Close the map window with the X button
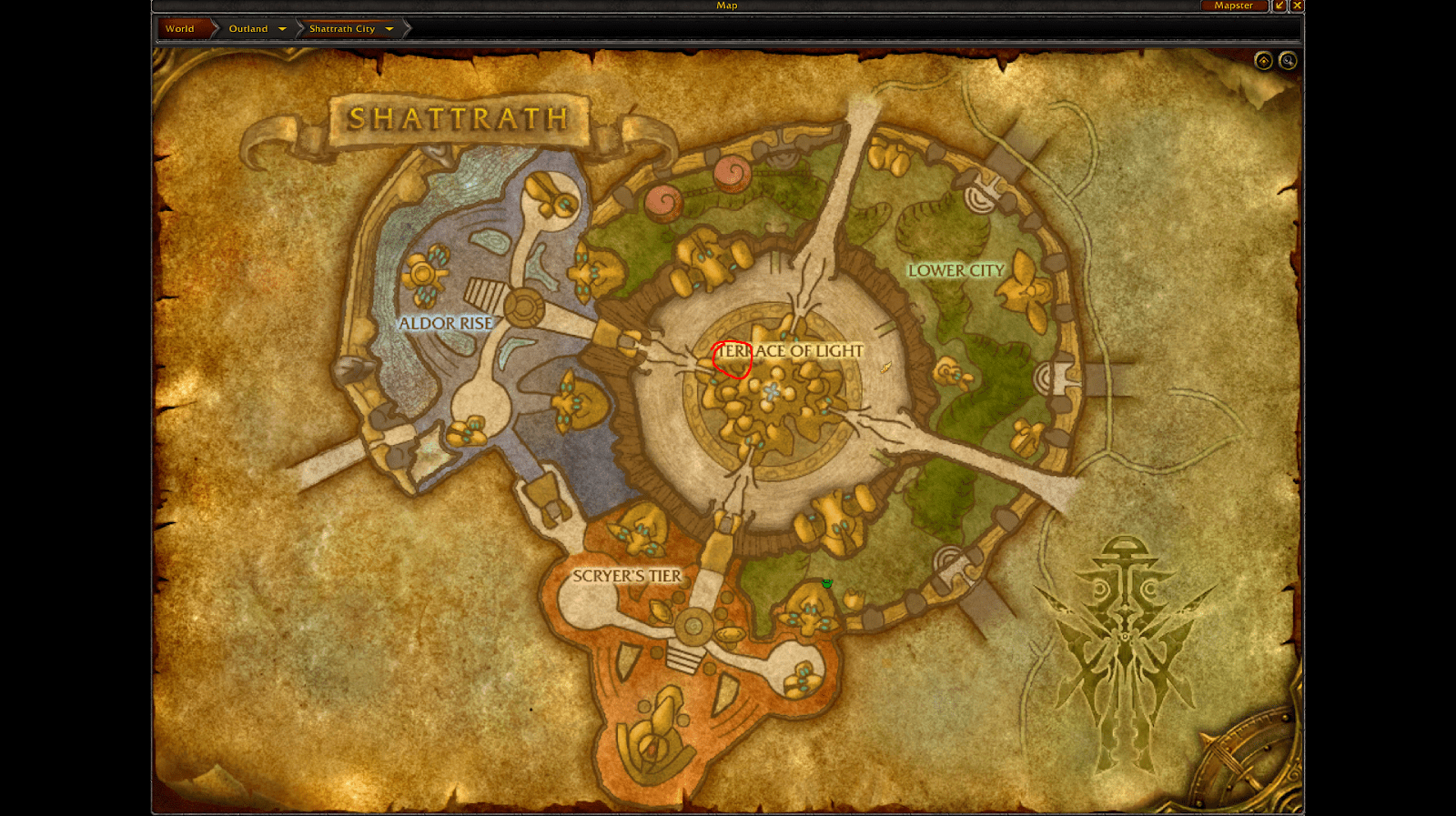 (x=1298, y=5)
